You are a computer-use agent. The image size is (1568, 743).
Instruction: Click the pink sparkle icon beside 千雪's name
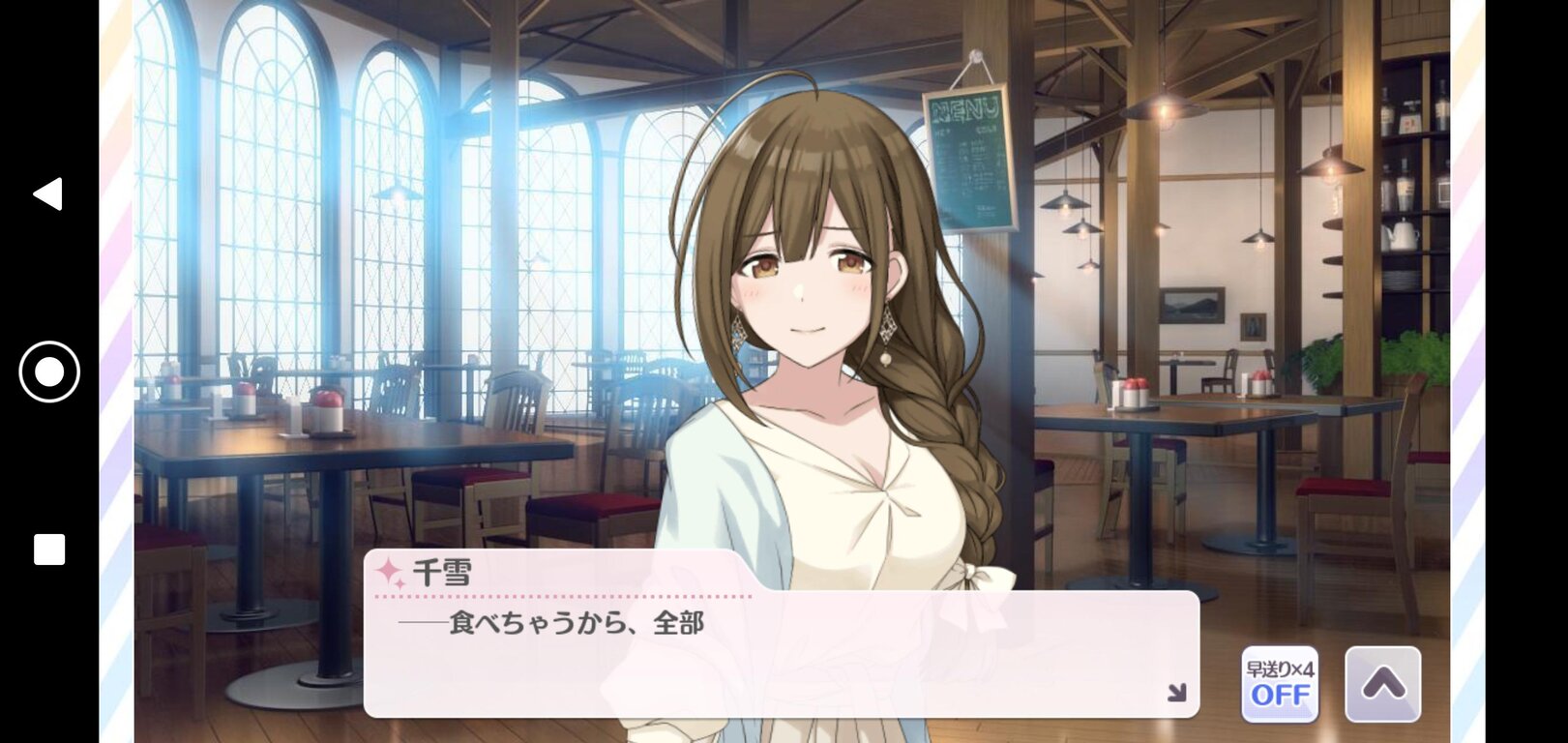coord(390,571)
